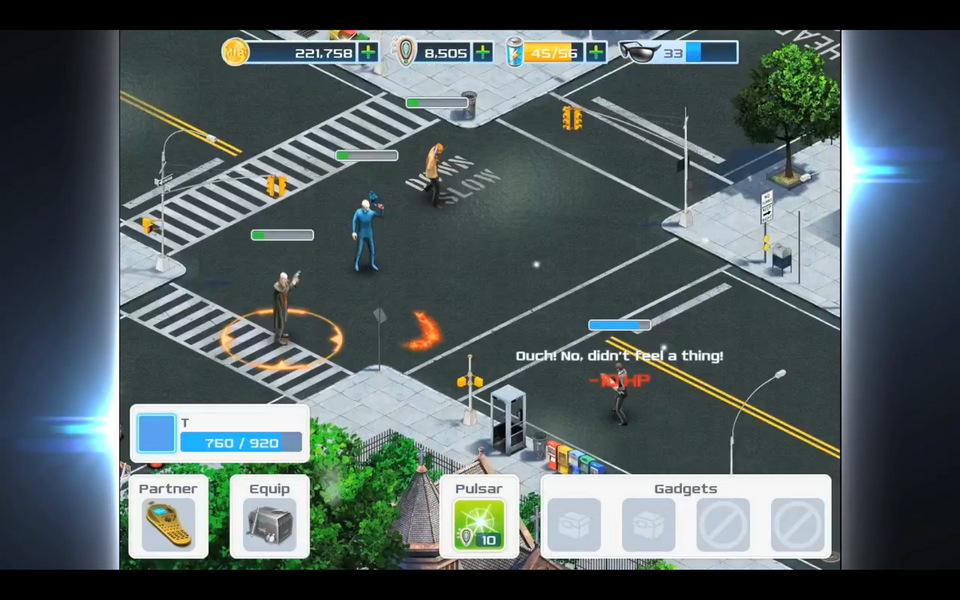
Task: Activate the Pulsar ability
Action: [479, 525]
